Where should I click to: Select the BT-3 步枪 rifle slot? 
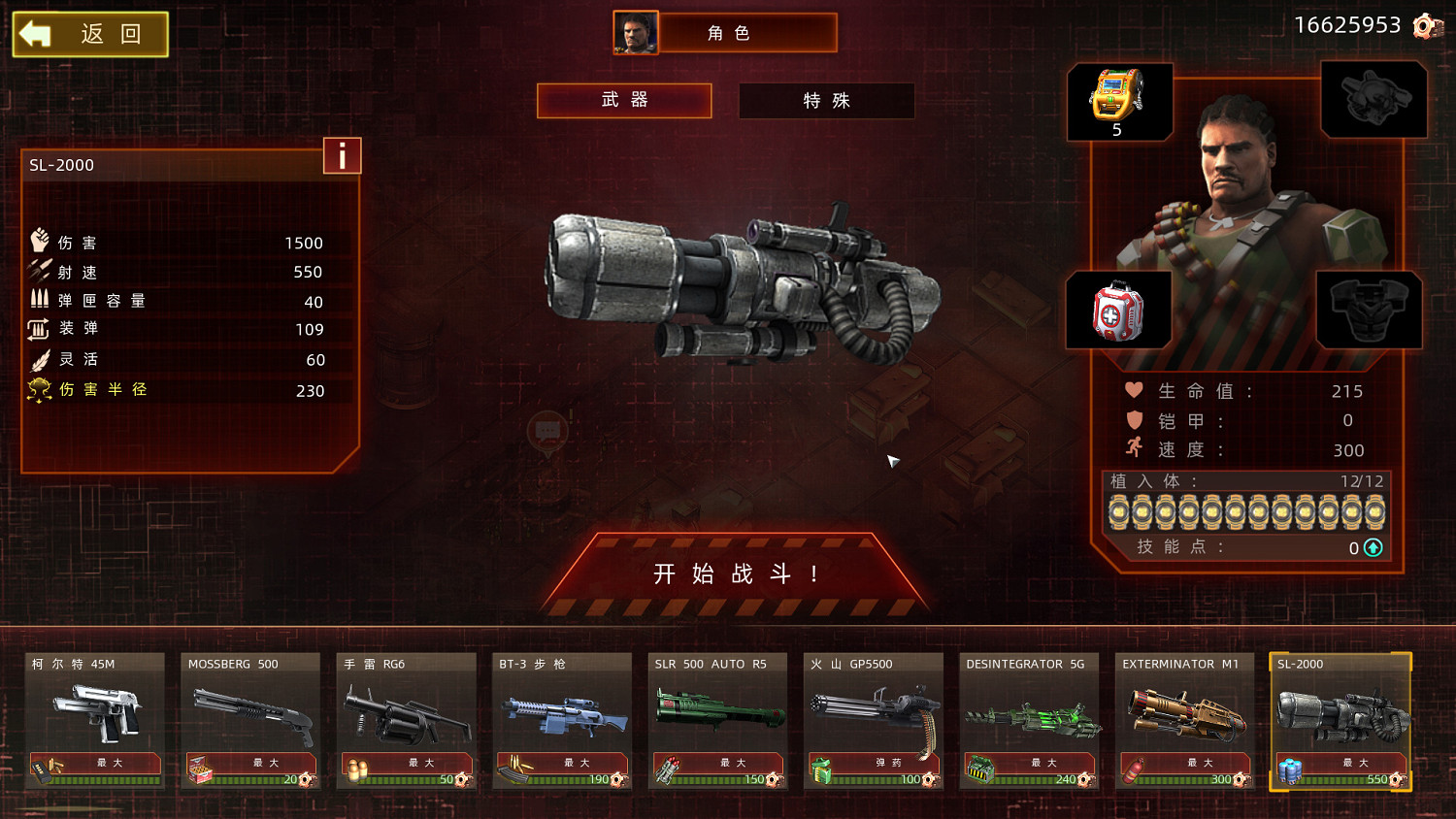pos(562,719)
